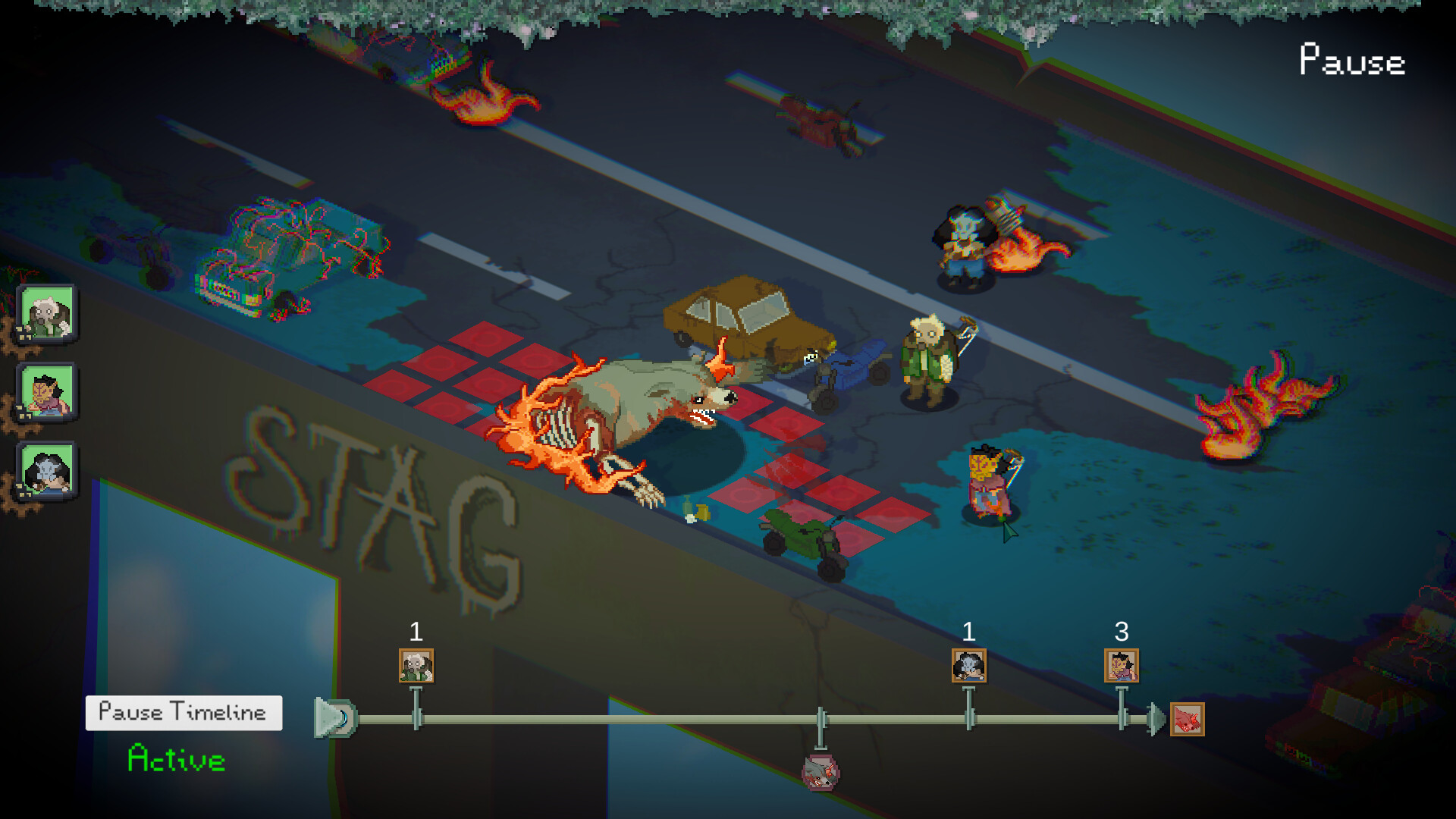
Task: Toggle the Pause Timeline control
Action: (184, 711)
